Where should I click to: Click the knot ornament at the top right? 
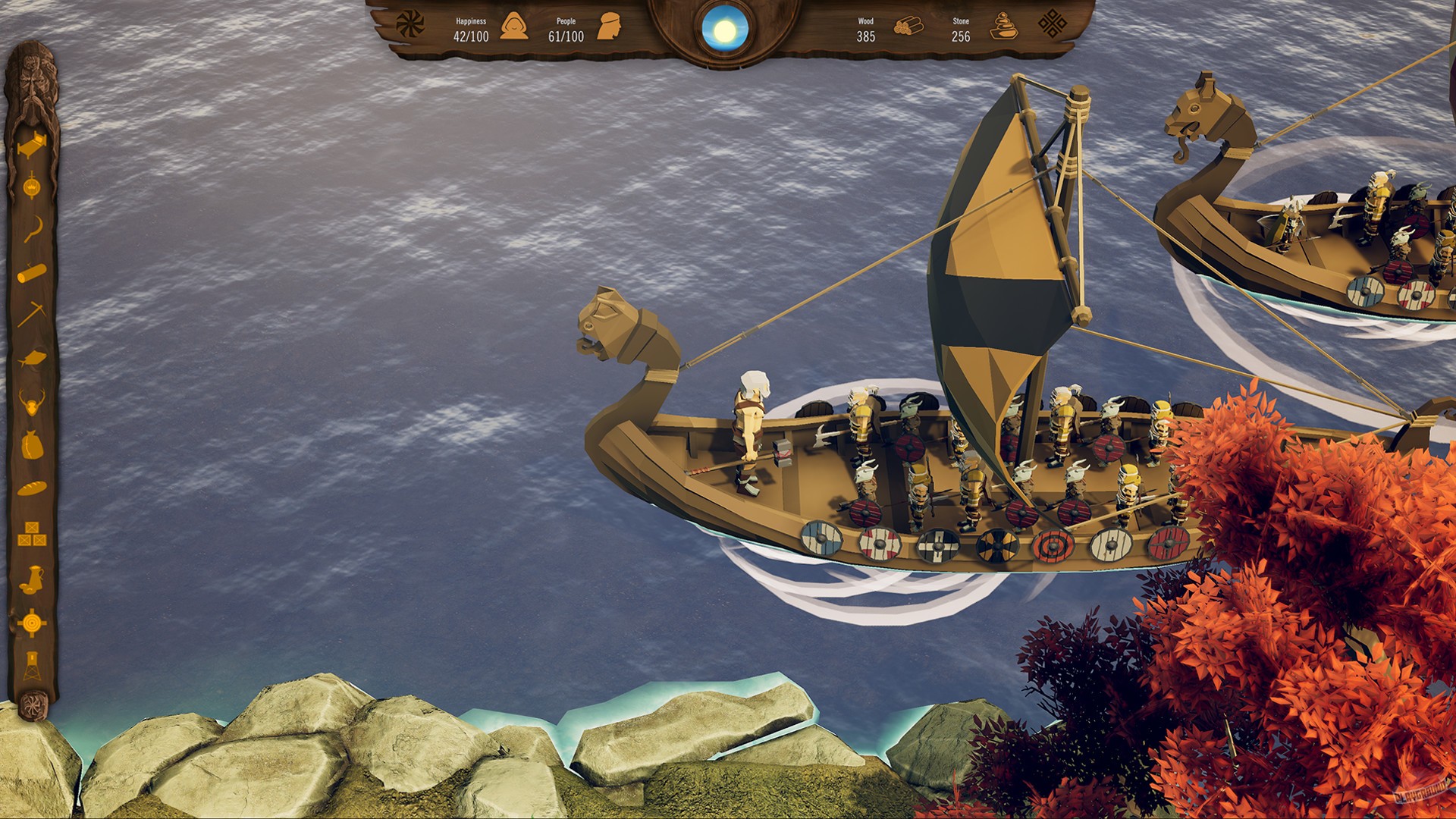1054,24
